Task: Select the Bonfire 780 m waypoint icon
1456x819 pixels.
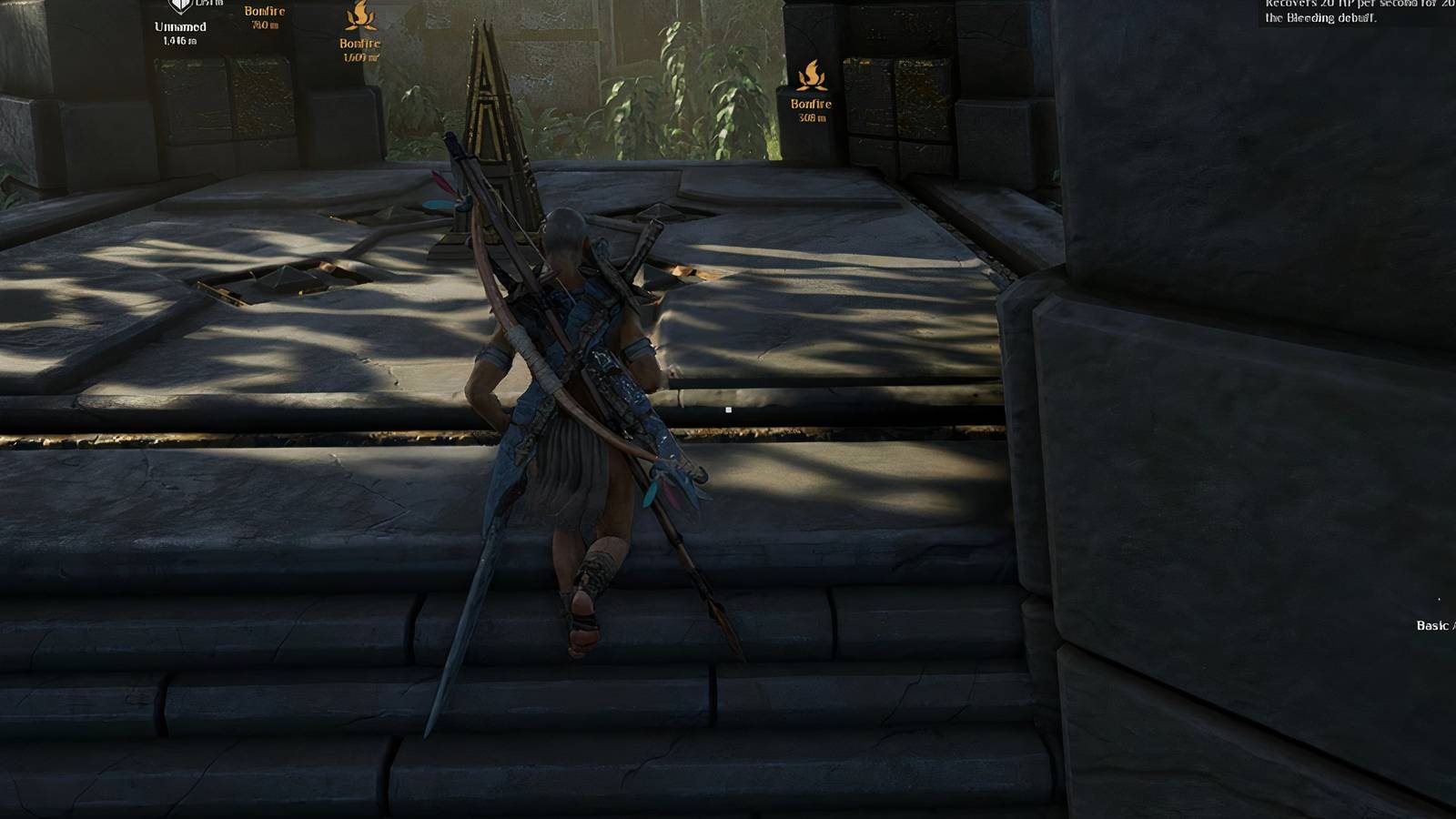Action: click(x=267, y=13)
